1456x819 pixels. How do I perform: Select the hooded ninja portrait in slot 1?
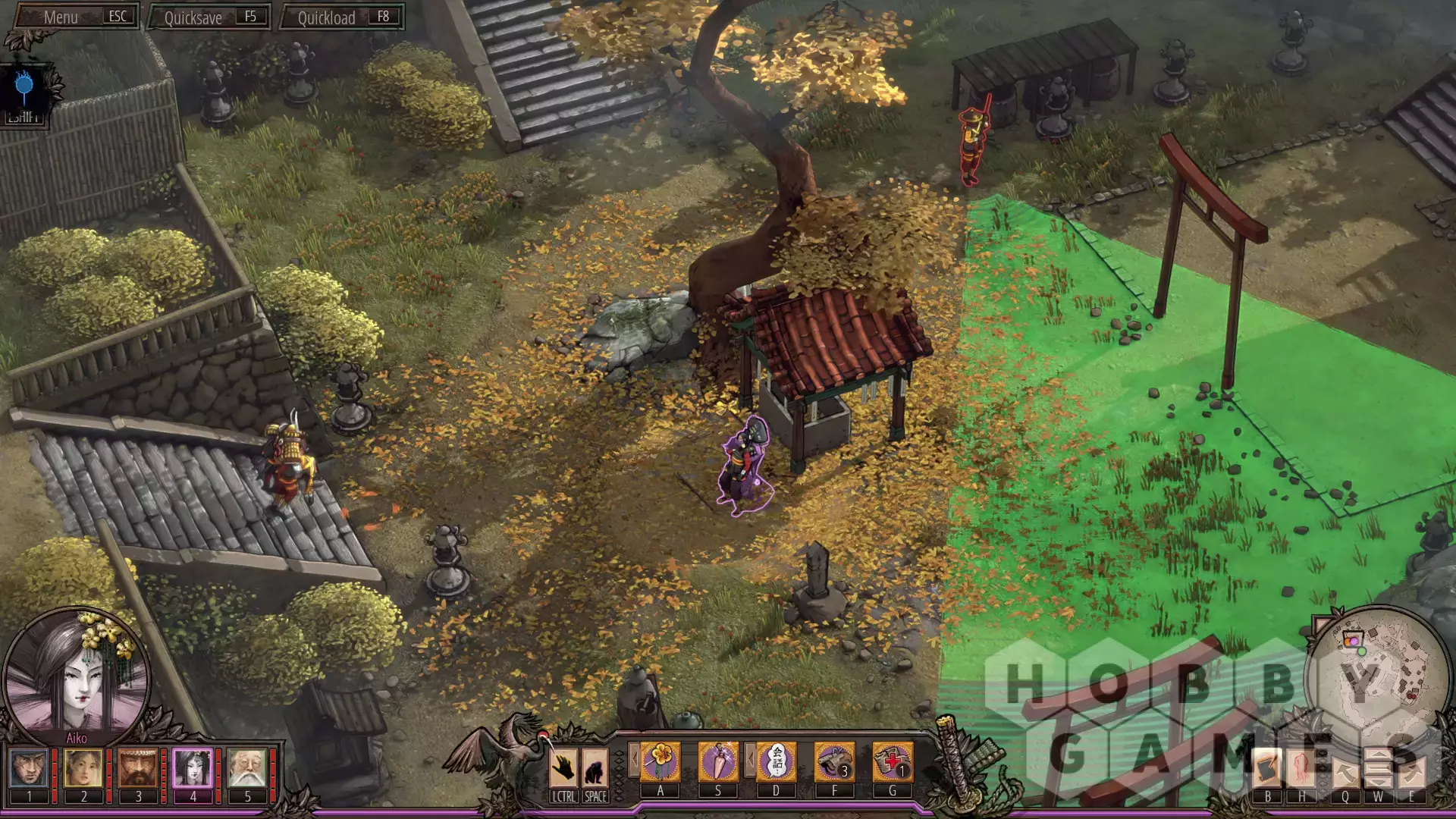click(x=30, y=767)
